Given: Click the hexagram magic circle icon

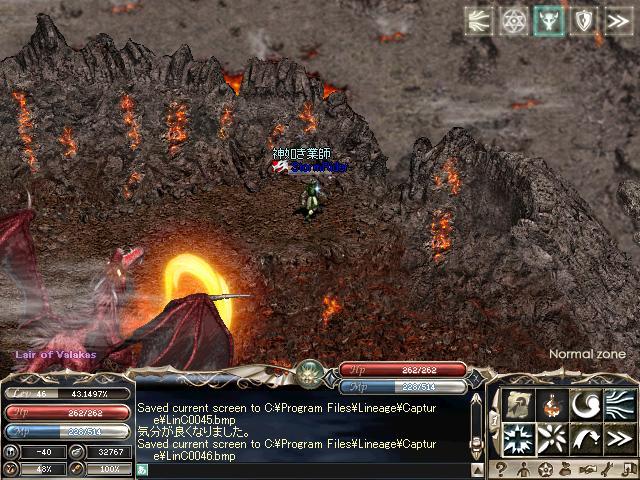Looking at the screenshot, I should [514, 21].
